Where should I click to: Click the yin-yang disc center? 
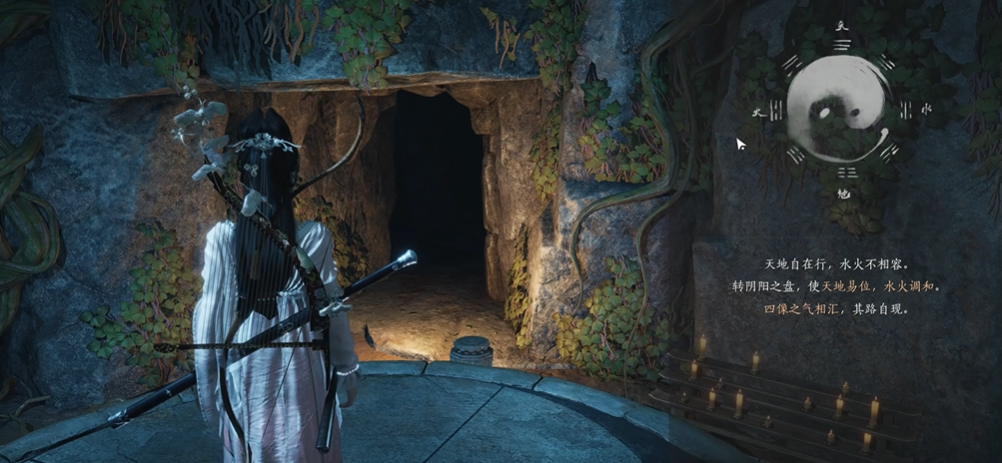tap(838, 111)
